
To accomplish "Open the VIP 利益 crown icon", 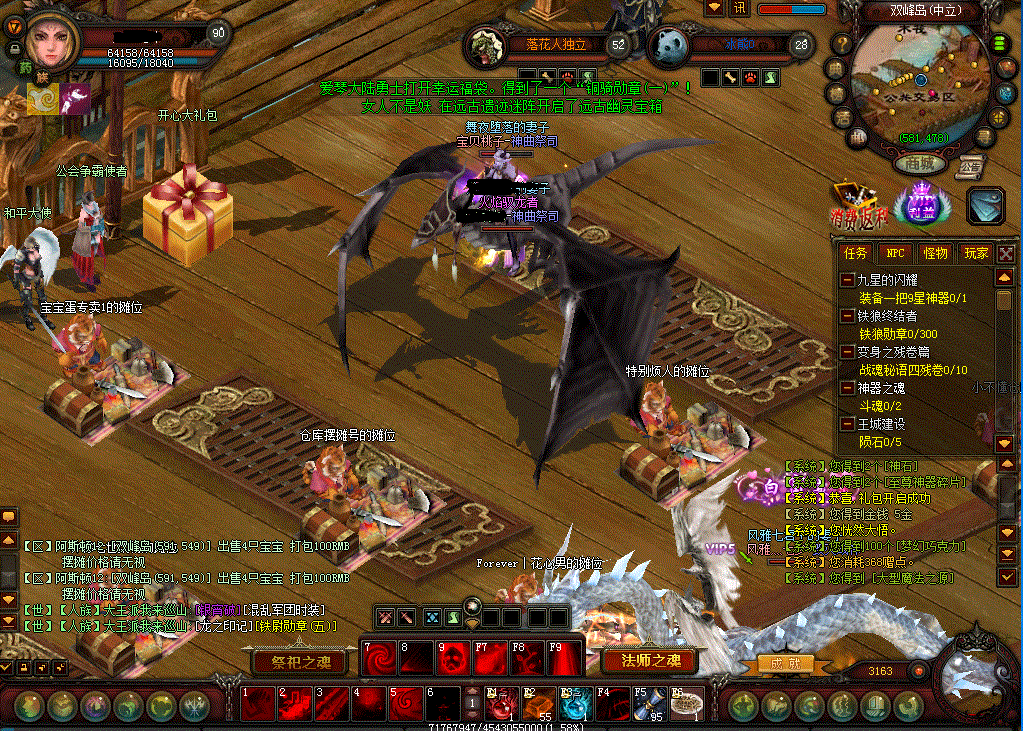I will pos(916,204).
